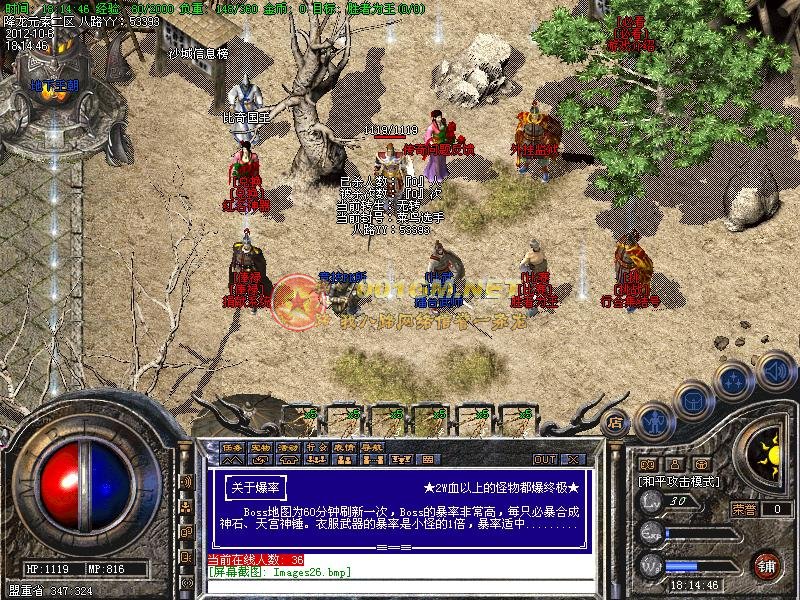Click the 关于爆率 notice heading
Image resolution: width=800 pixels, height=600 pixels.
pos(255,487)
